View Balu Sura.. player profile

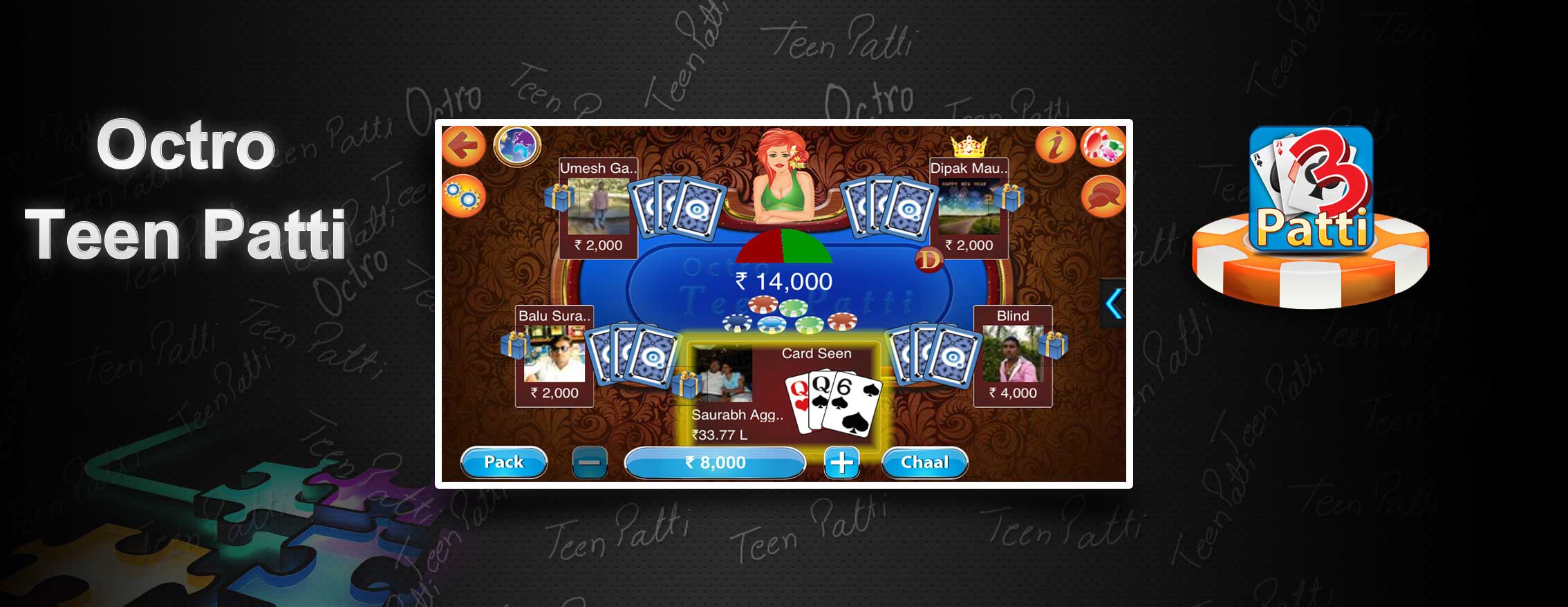click(554, 354)
